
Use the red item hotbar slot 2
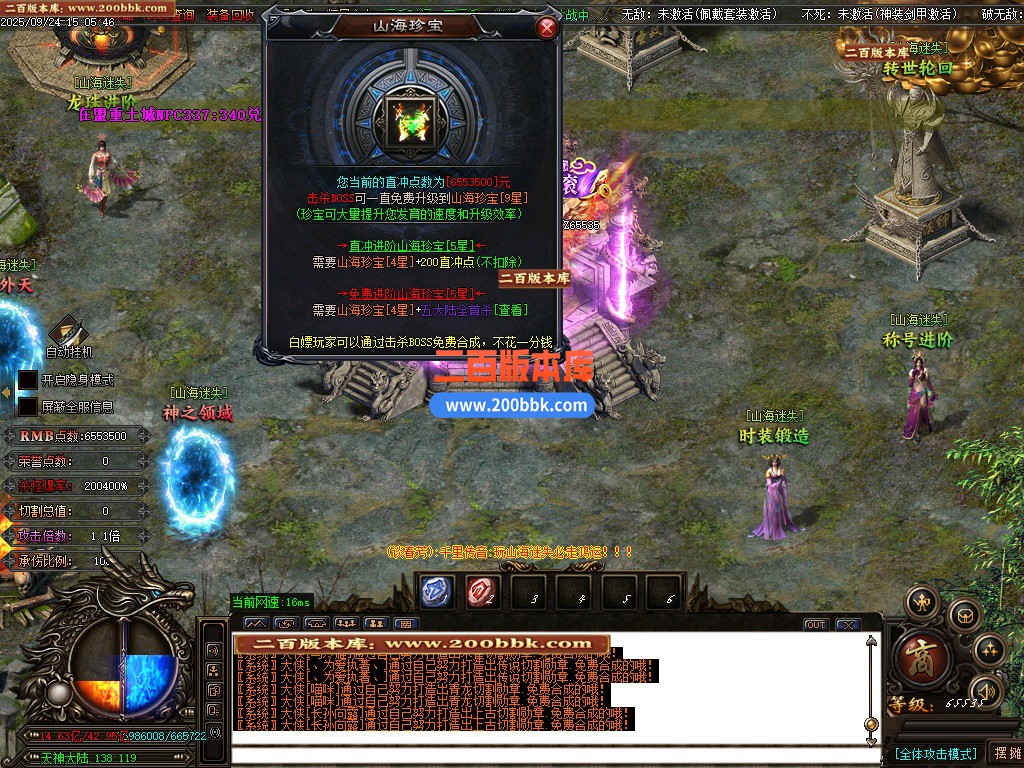tap(483, 591)
